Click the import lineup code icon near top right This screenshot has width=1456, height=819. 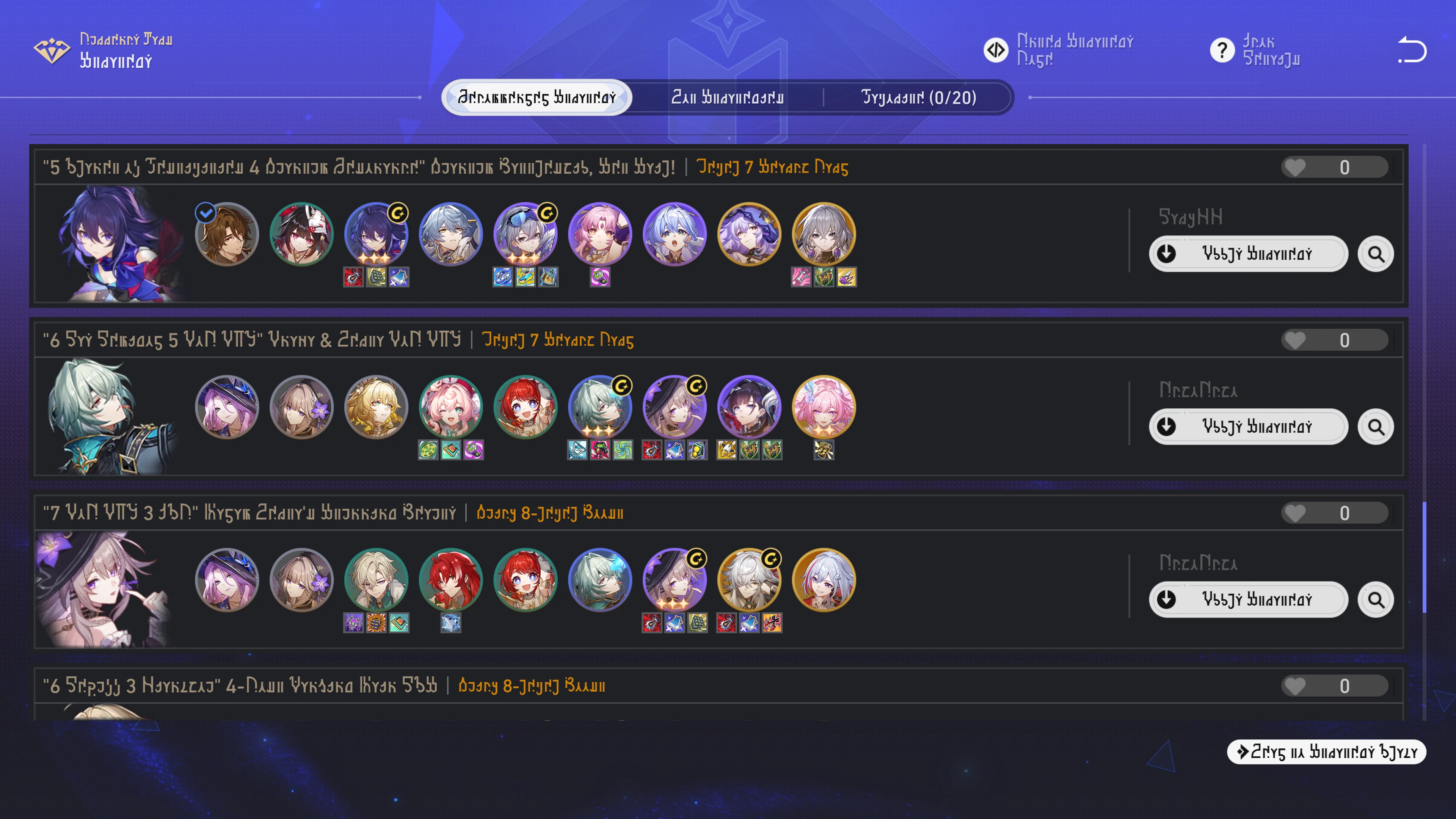[996, 49]
